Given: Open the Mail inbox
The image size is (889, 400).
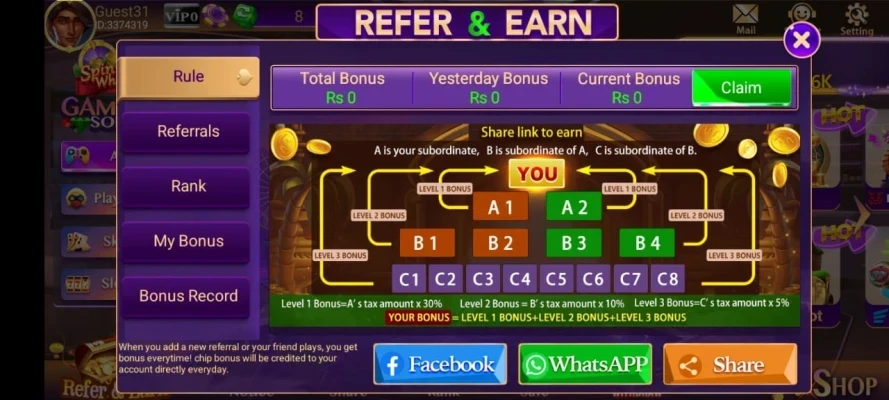Looking at the screenshot, I should (x=745, y=18).
